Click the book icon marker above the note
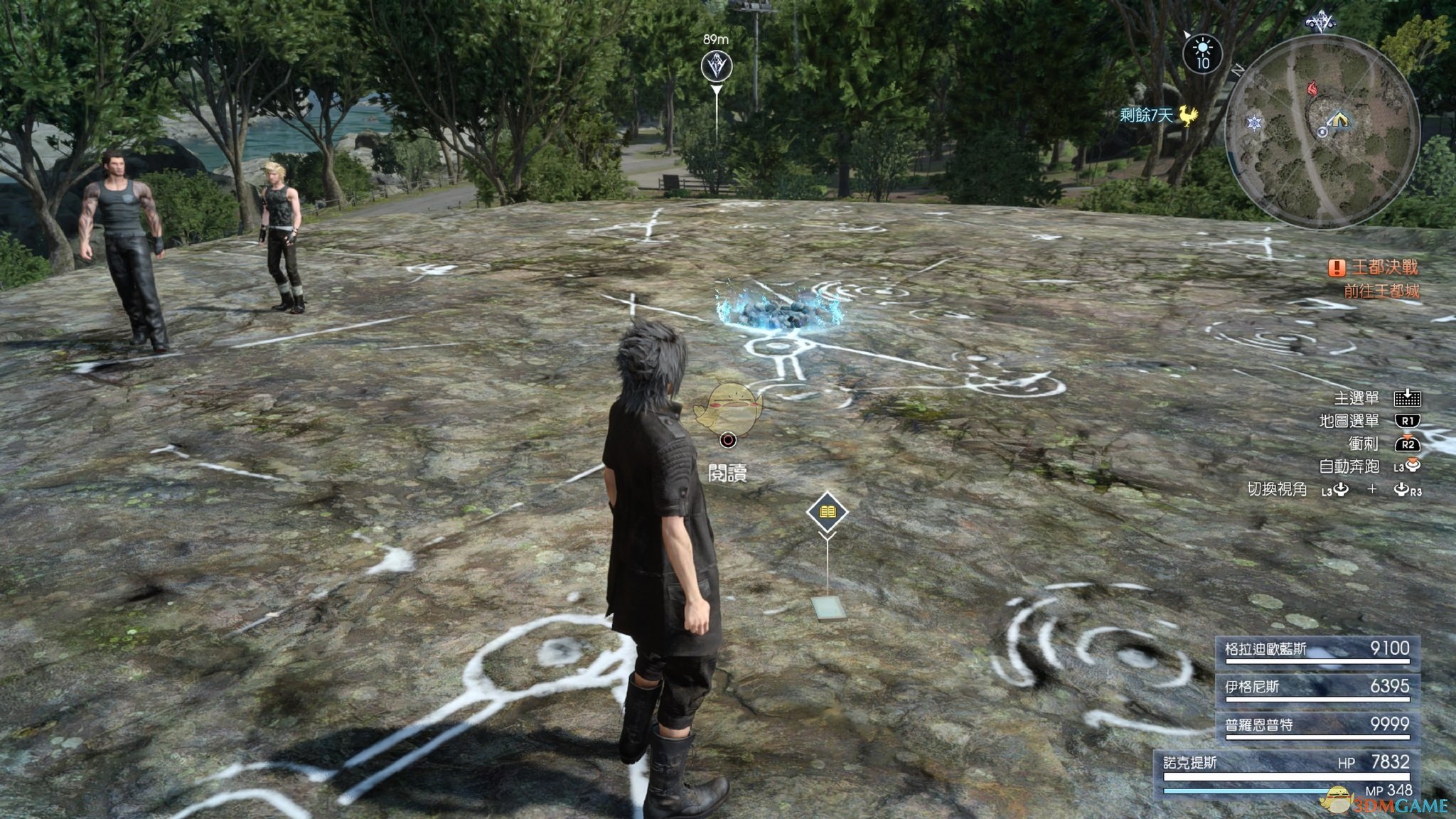 [827, 512]
